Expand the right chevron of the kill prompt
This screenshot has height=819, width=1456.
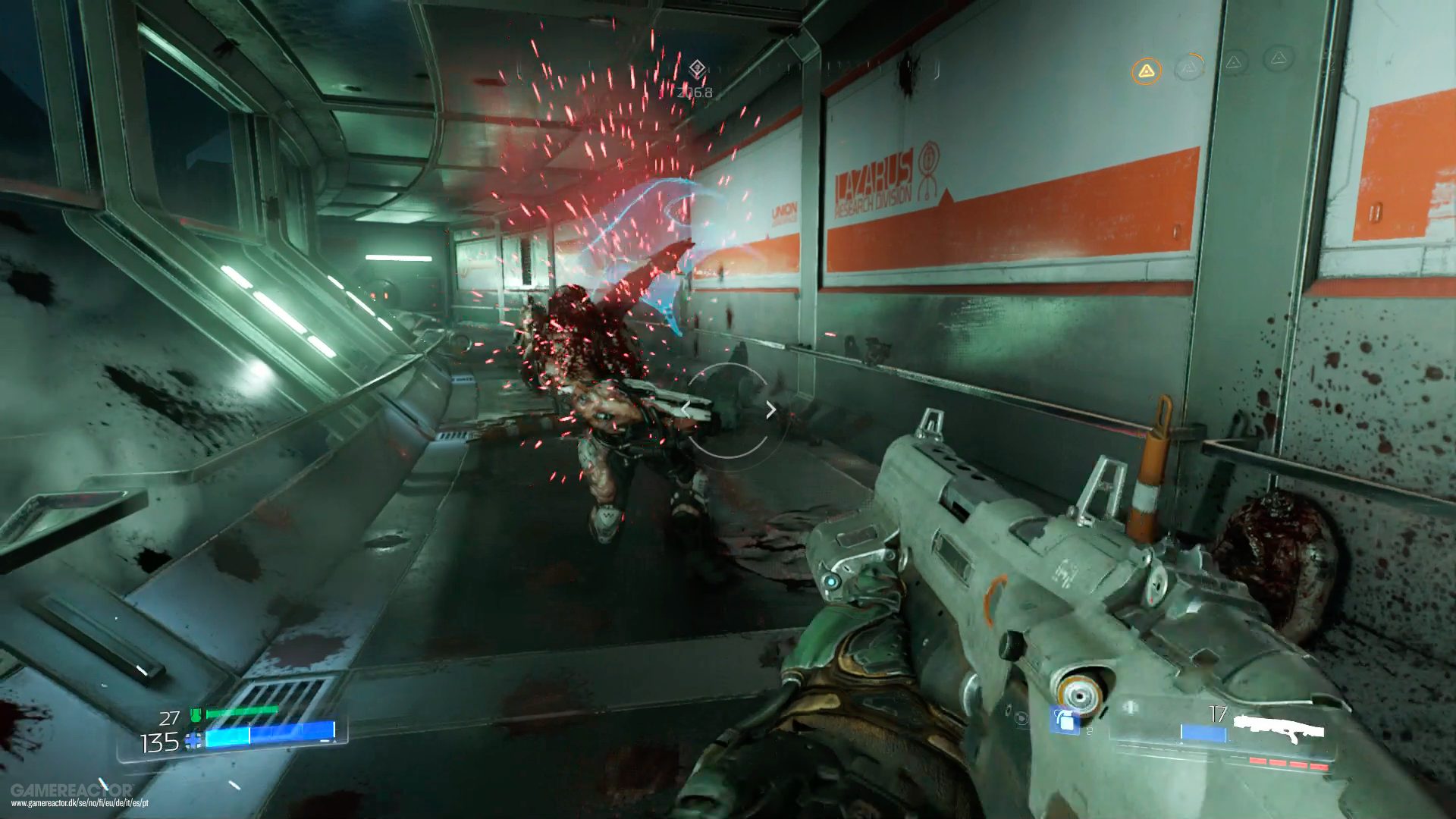772,409
